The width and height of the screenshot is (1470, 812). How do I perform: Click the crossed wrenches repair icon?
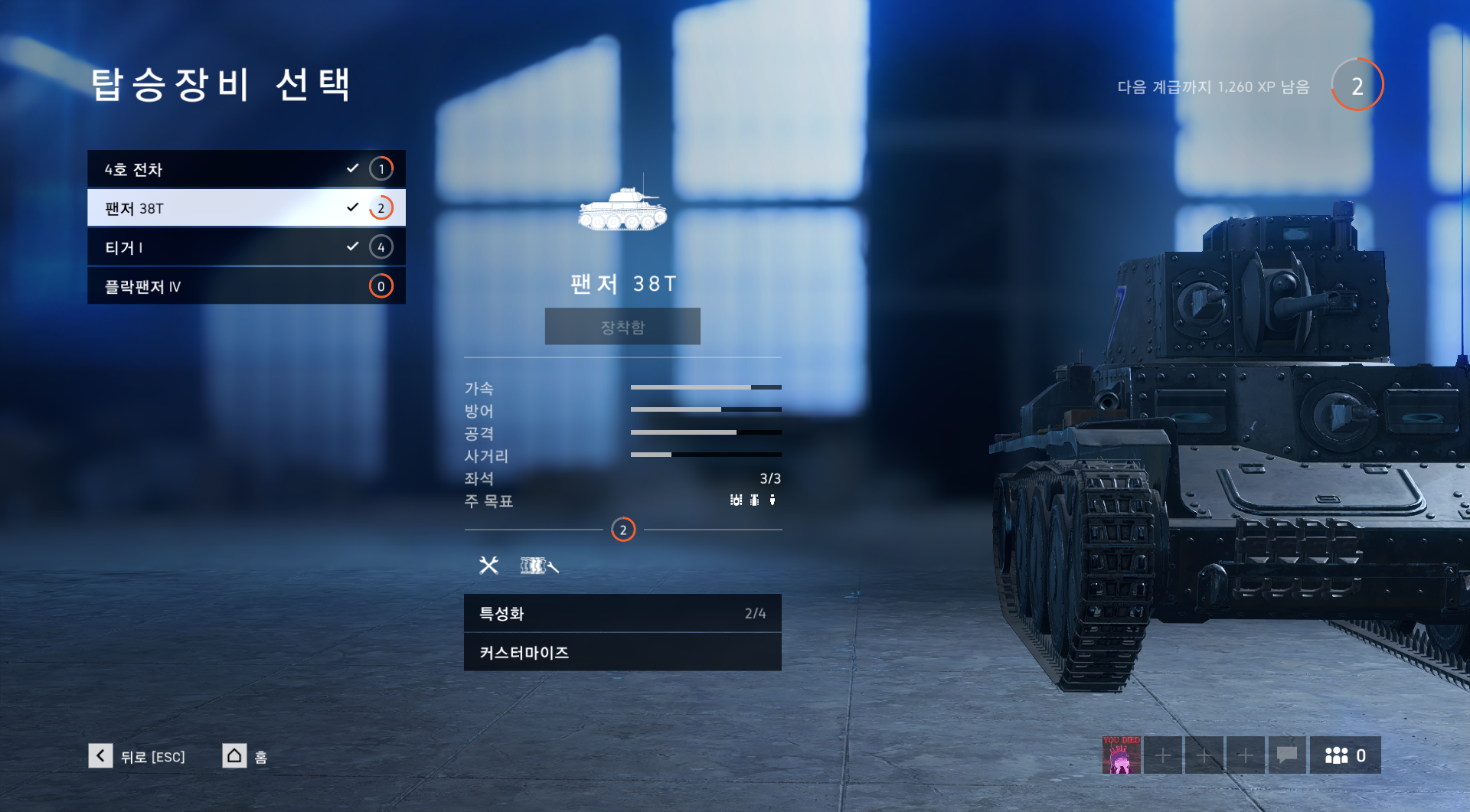(x=488, y=566)
